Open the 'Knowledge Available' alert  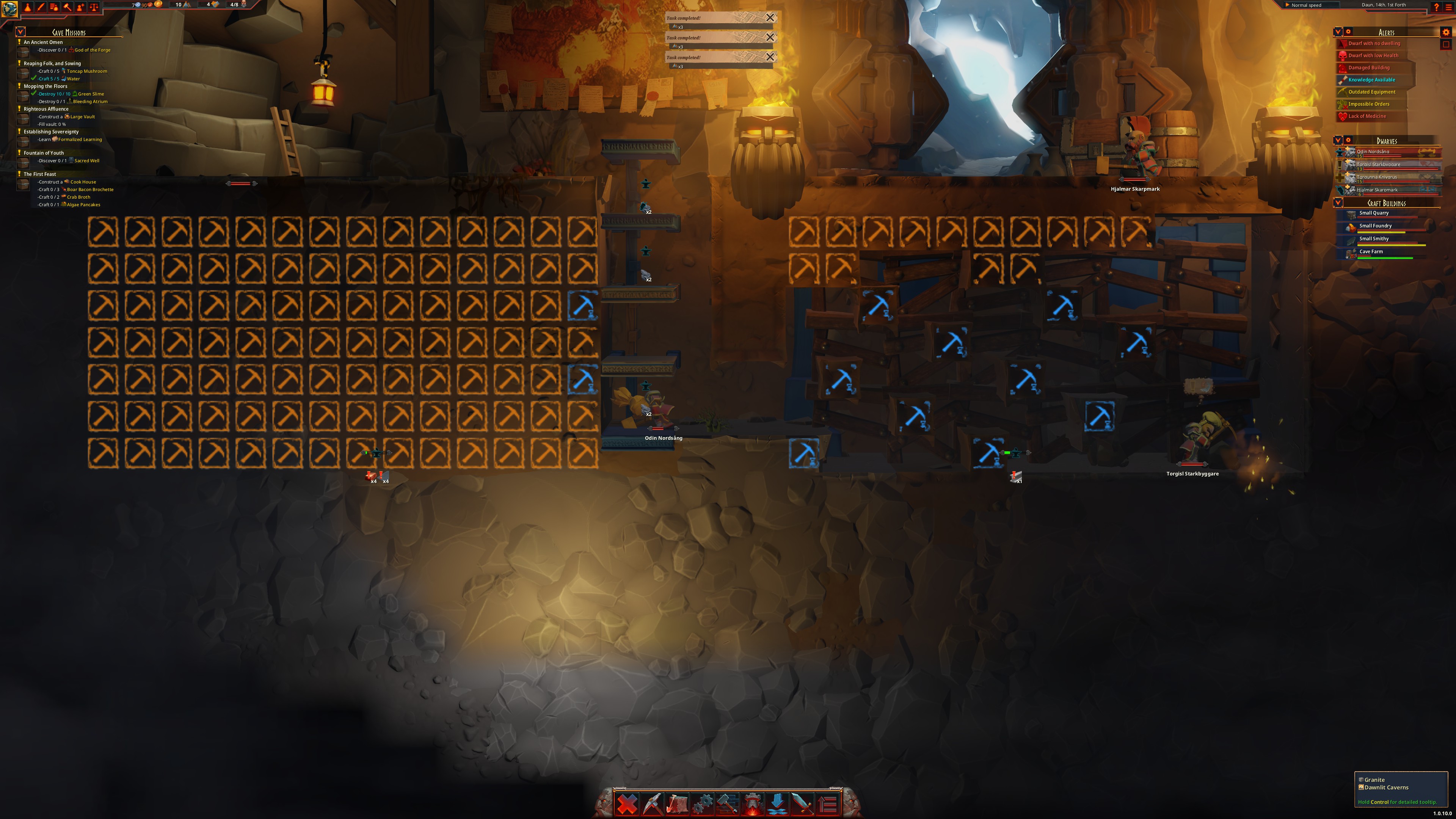[x=1371, y=80]
